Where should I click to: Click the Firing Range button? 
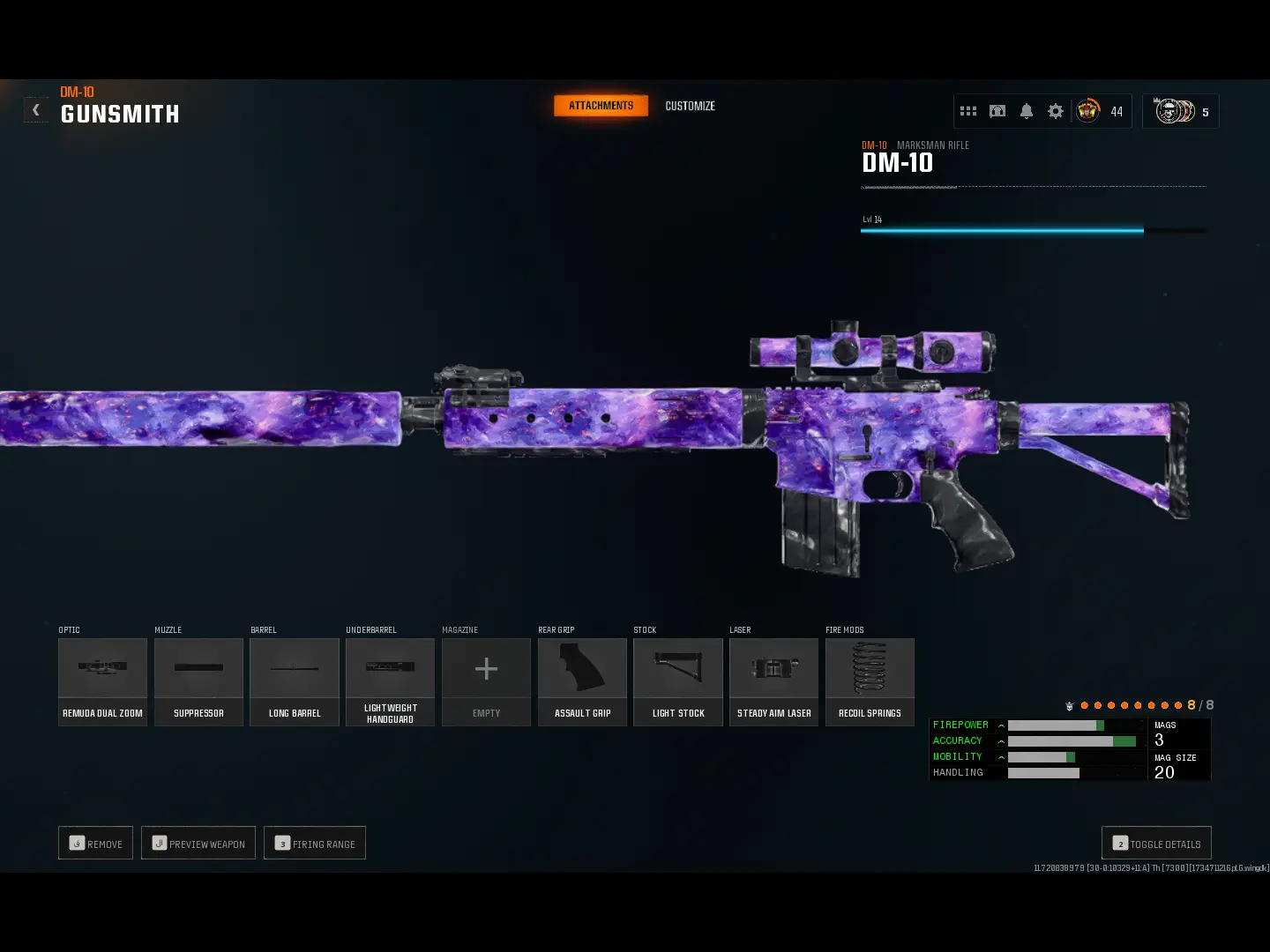point(315,843)
